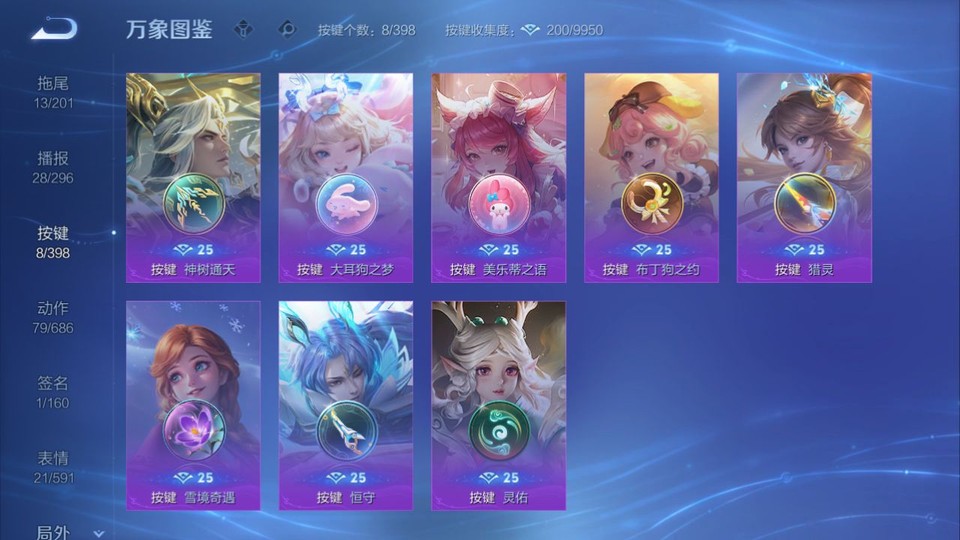Switch to the 拖尾 tab

(54, 93)
